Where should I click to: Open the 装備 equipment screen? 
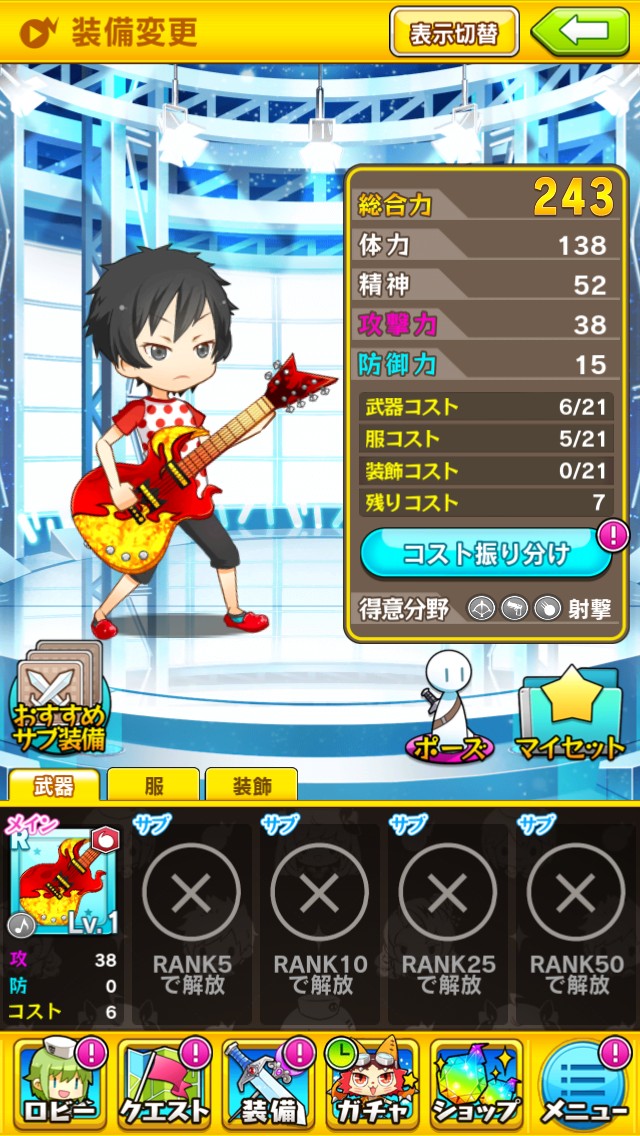click(268, 1084)
